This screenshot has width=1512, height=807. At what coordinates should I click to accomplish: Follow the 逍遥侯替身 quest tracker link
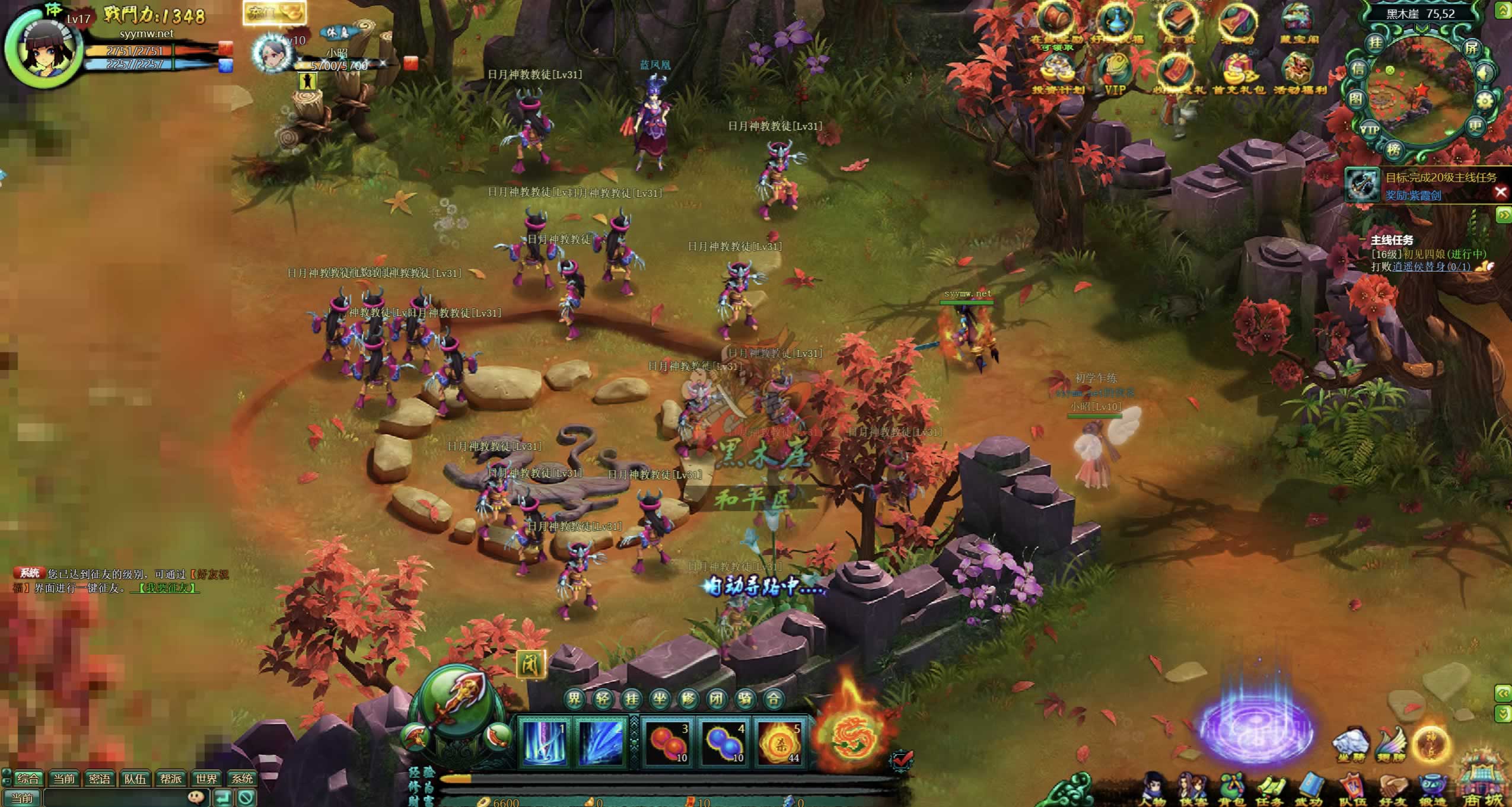click(1431, 267)
